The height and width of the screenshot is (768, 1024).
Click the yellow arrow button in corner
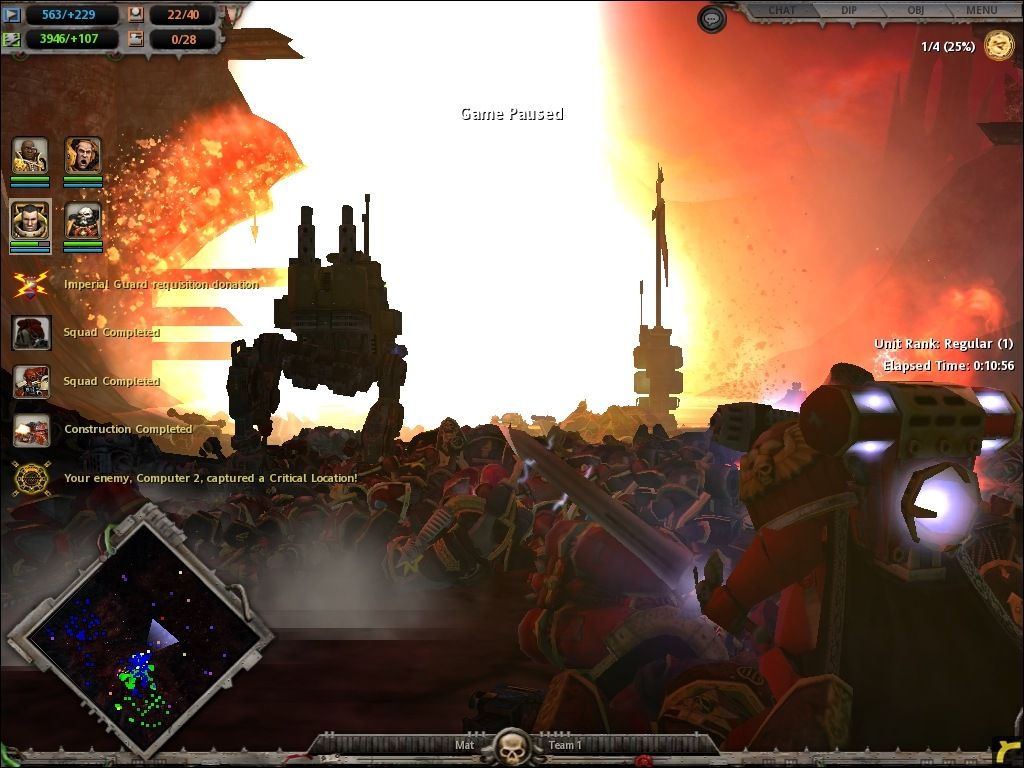pyautogui.click(x=1008, y=752)
